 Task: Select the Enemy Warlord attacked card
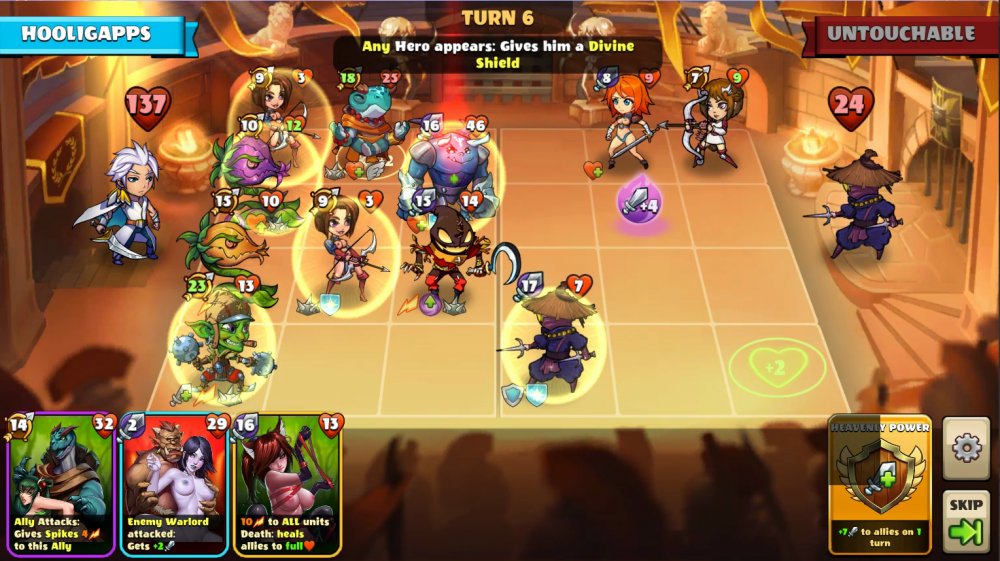pos(175,484)
